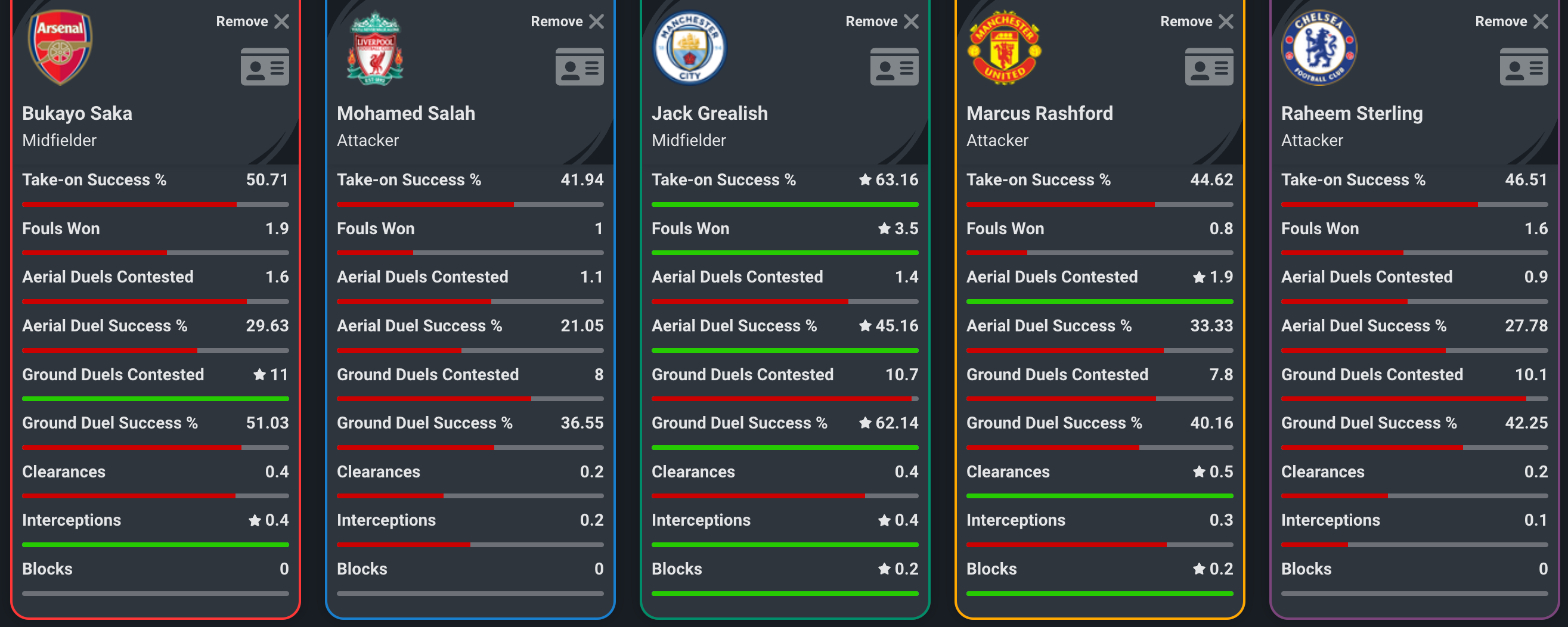Open Bukayo Saka's player profile card
1568x627 pixels.
pos(264,67)
